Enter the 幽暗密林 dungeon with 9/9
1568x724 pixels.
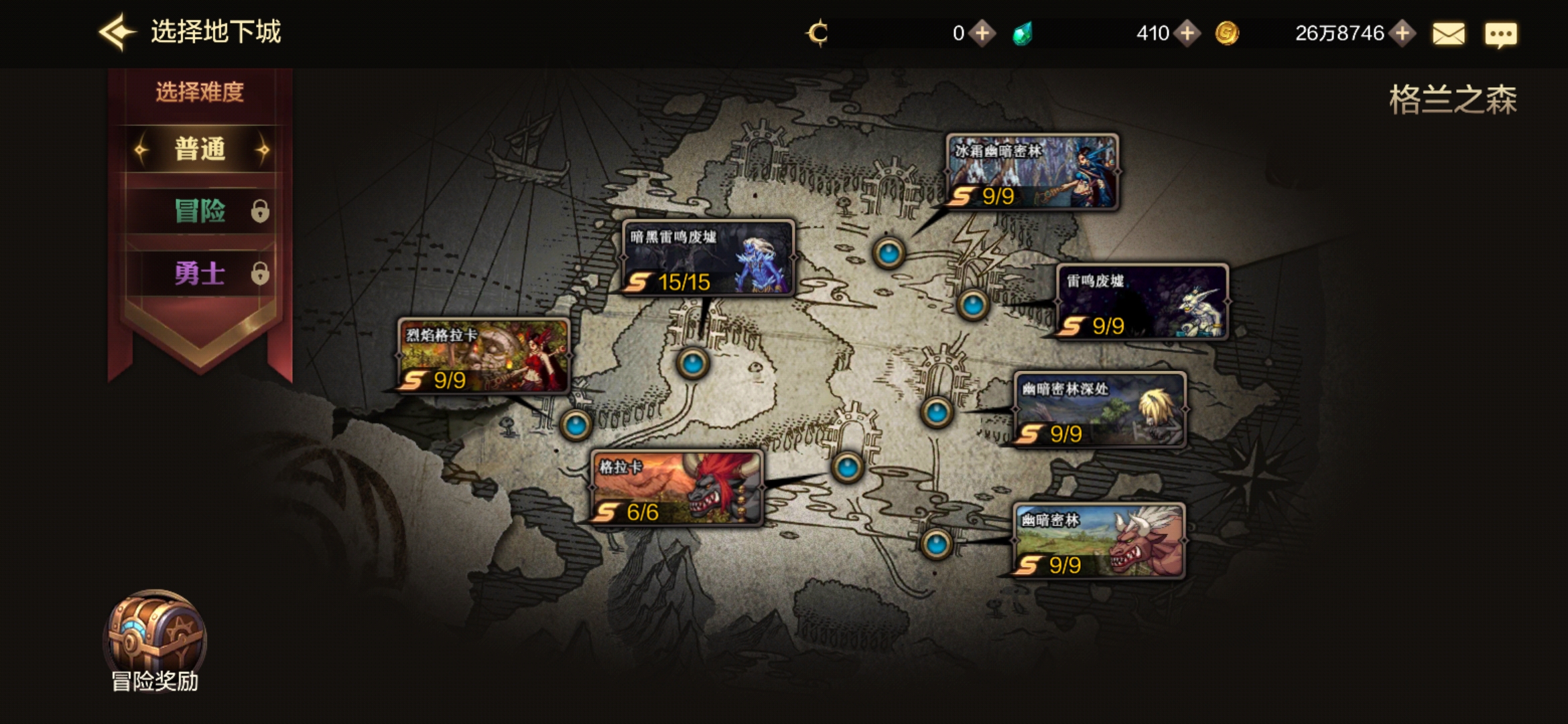1098,541
